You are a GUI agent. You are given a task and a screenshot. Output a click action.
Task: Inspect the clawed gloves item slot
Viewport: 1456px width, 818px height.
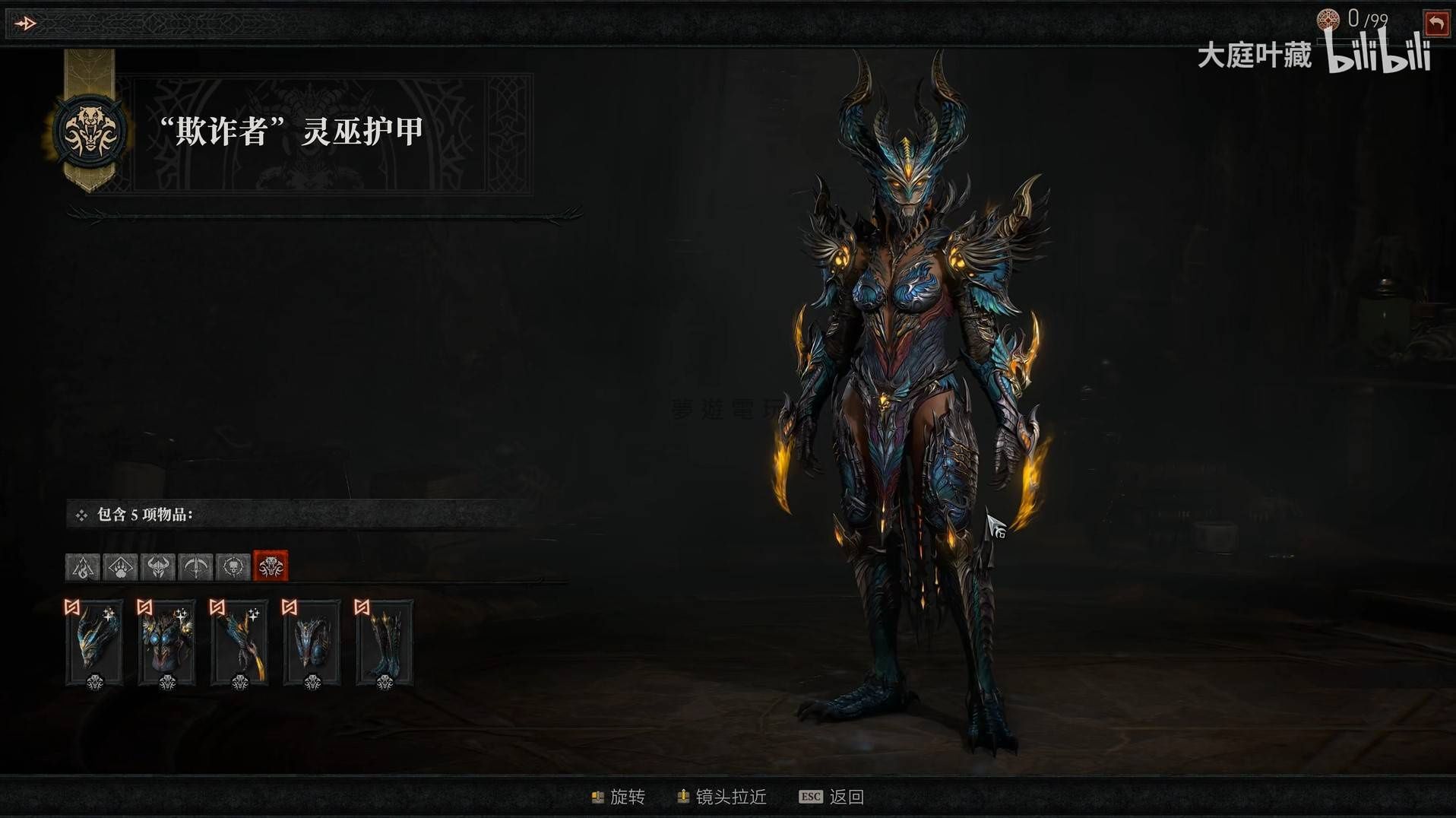[x=239, y=643]
